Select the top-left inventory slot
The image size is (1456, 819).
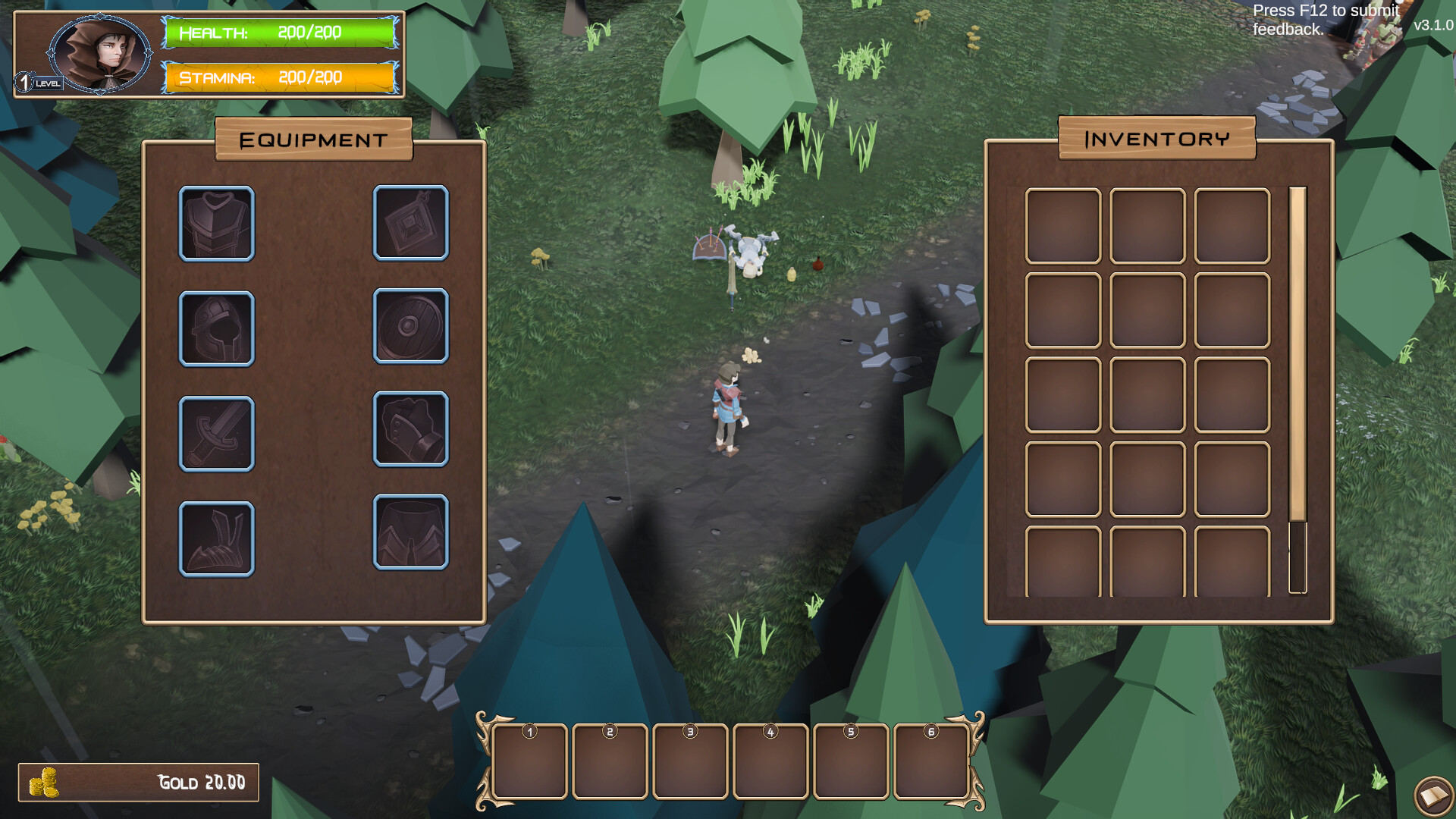click(x=1062, y=224)
